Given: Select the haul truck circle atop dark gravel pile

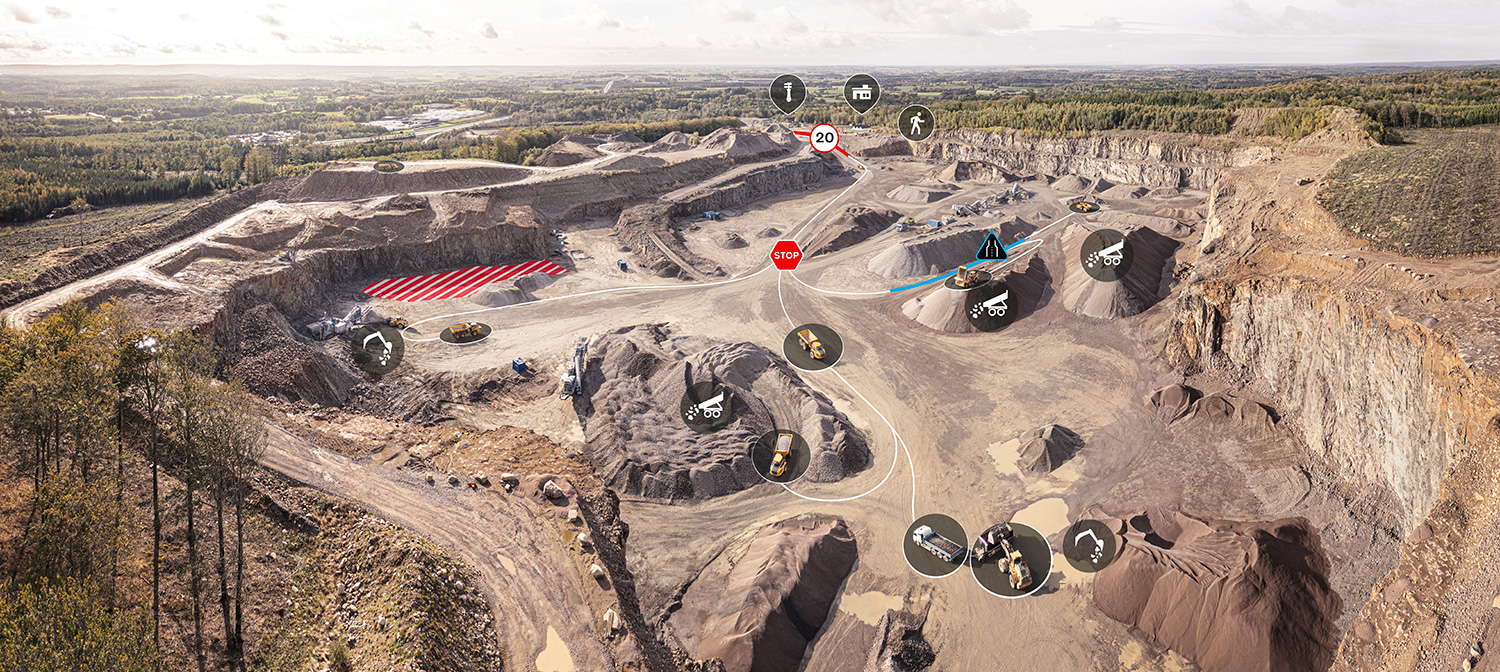Looking at the screenshot, I should tap(781, 455).
